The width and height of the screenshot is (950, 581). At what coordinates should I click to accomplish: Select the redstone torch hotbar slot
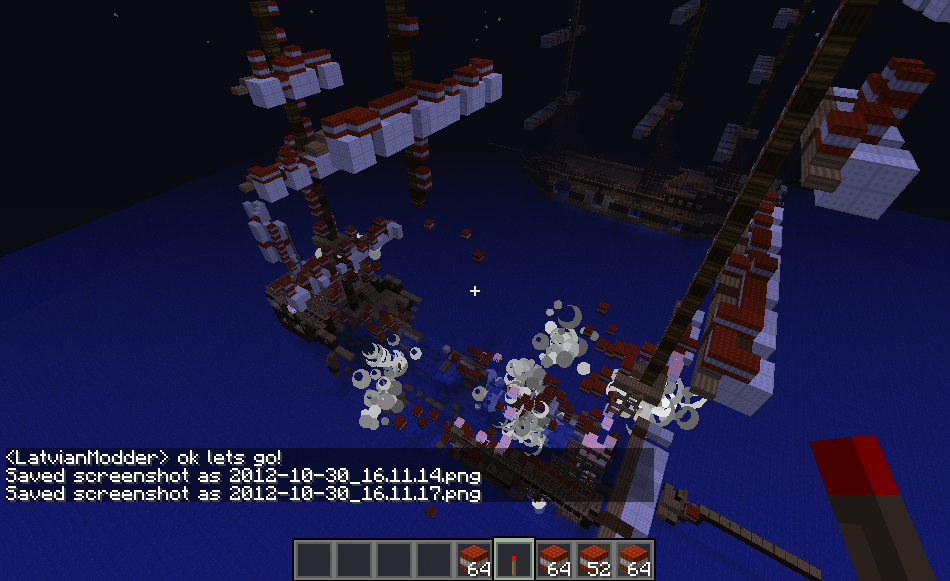[x=514, y=559]
